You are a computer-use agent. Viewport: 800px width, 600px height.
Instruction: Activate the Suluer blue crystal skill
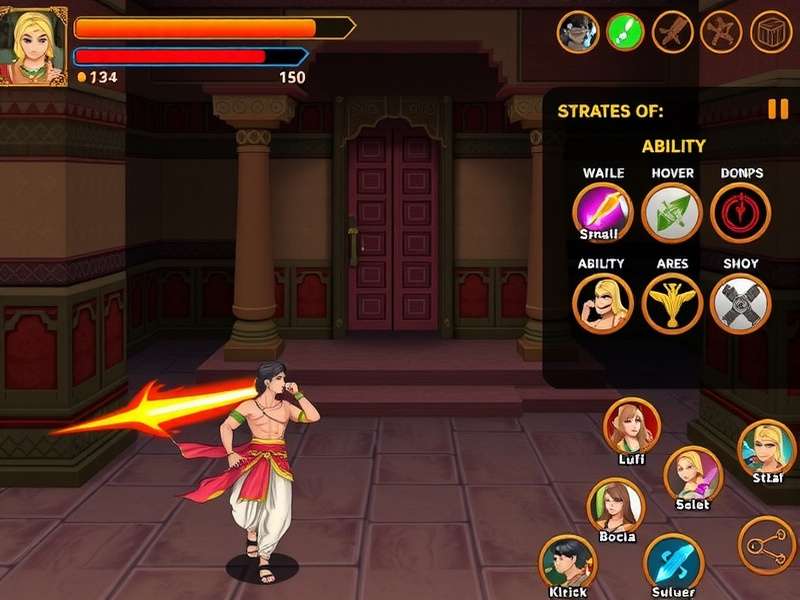pyautogui.click(x=673, y=563)
